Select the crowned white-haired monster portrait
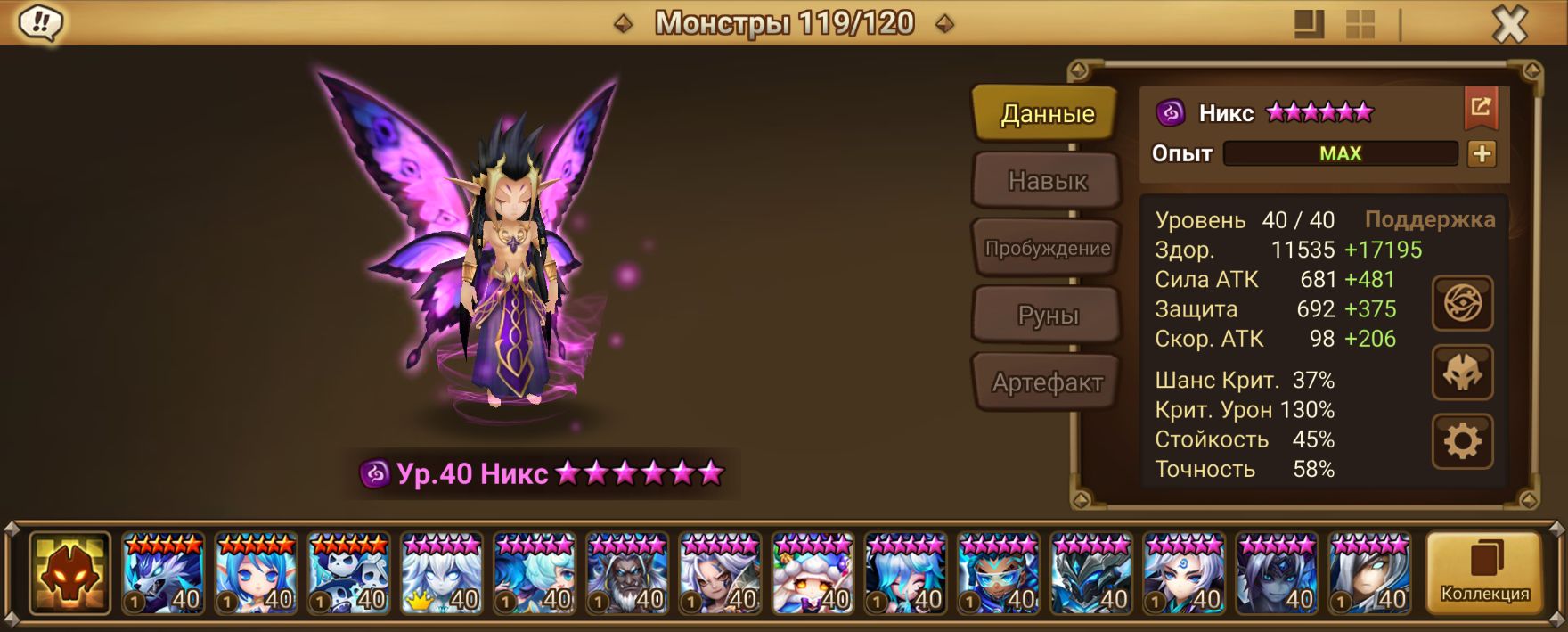 click(x=442, y=573)
